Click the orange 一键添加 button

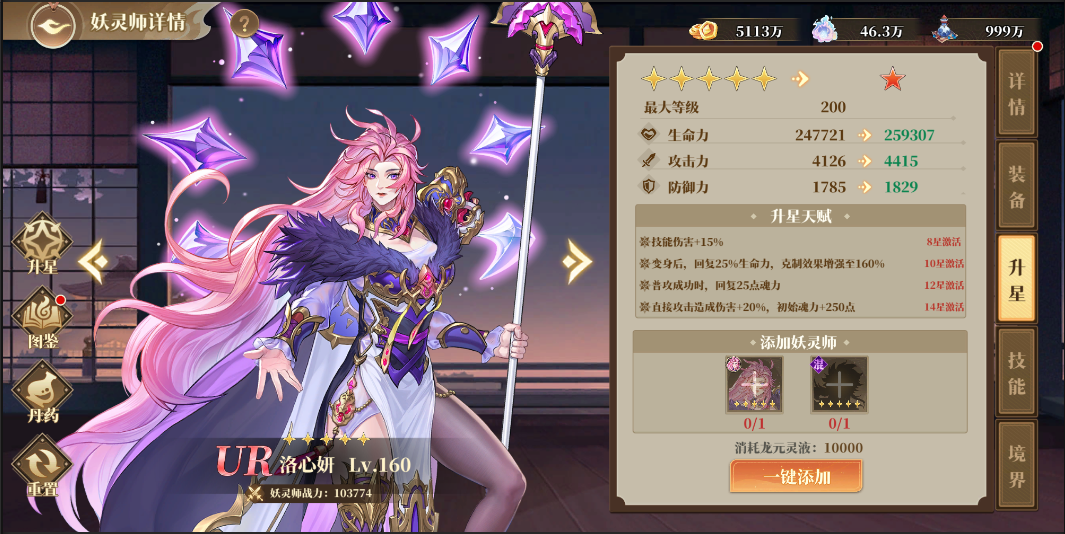796,476
